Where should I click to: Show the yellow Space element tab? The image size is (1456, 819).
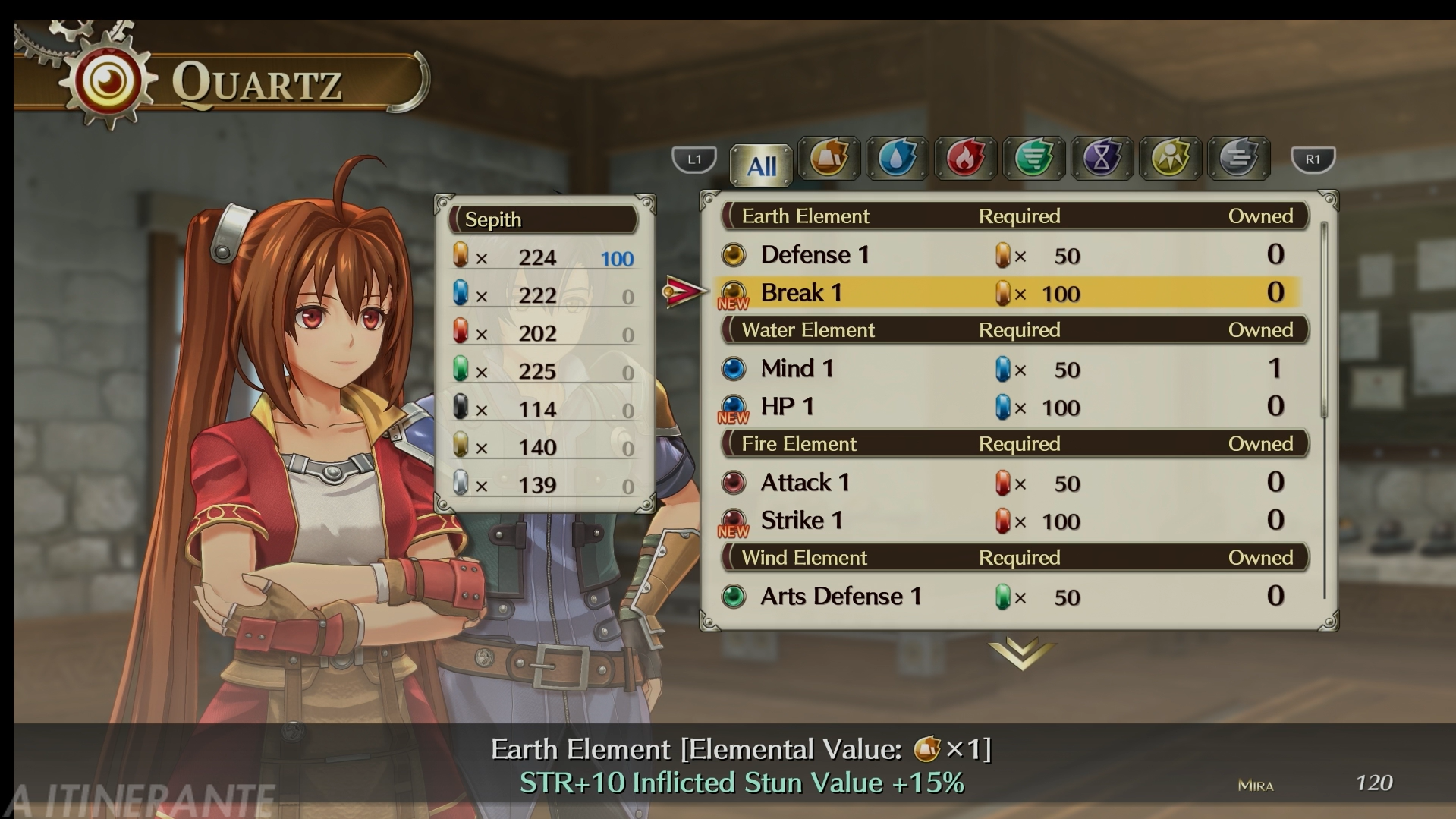(x=1170, y=159)
